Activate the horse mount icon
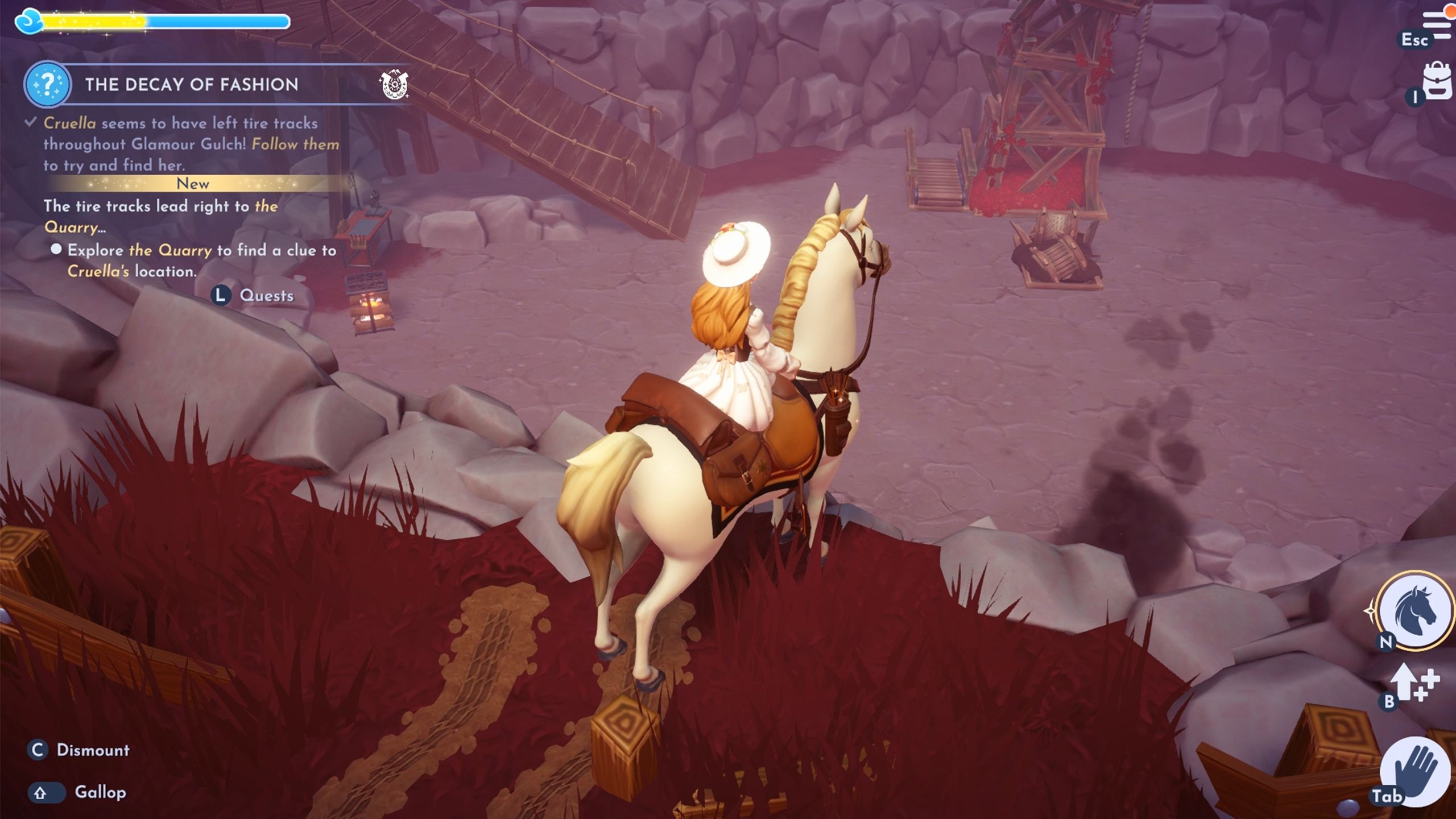The width and height of the screenshot is (1456, 819). (x=1415, y=611)
